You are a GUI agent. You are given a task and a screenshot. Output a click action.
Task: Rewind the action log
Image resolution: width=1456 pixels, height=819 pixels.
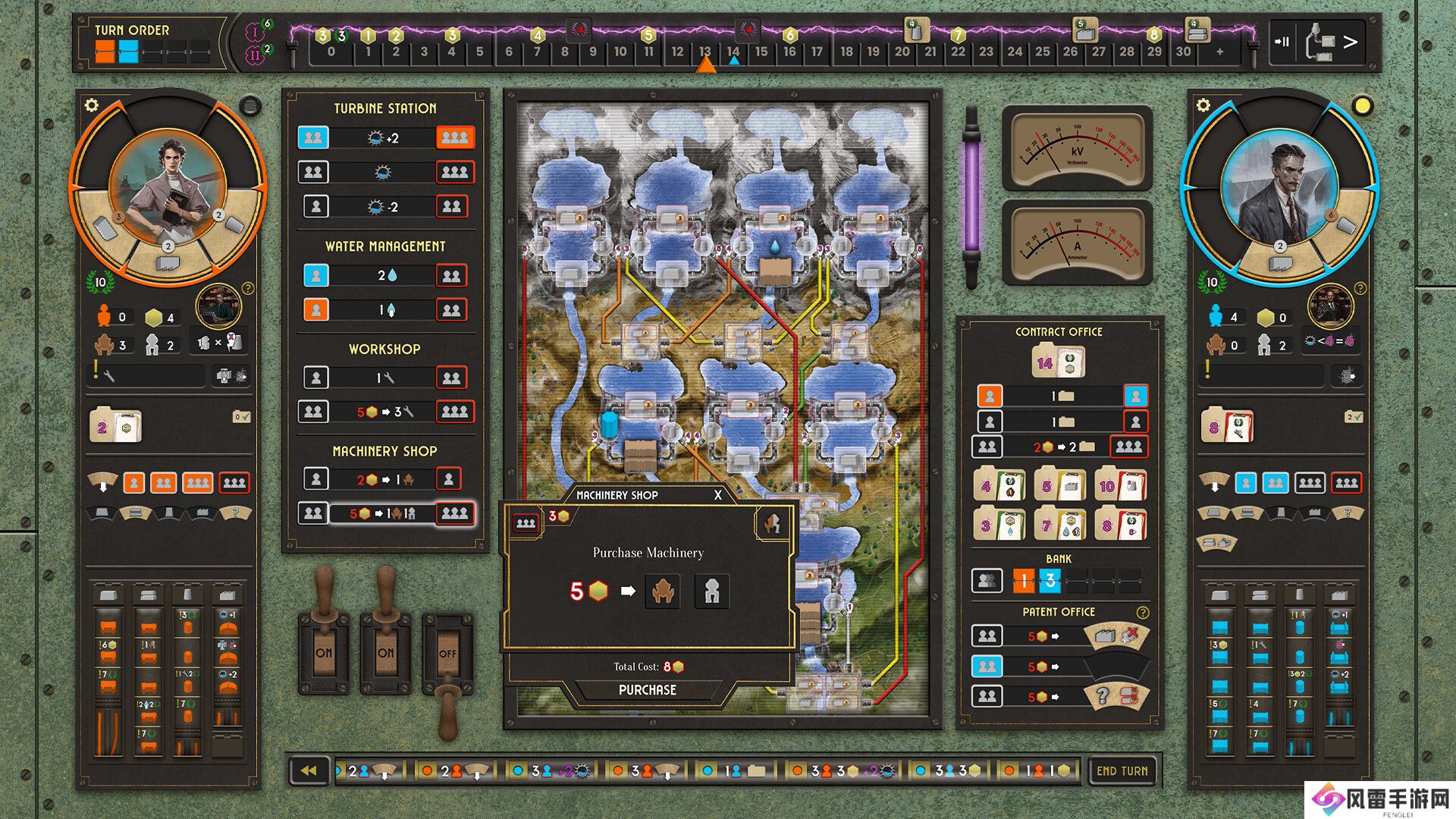point(309,770)
